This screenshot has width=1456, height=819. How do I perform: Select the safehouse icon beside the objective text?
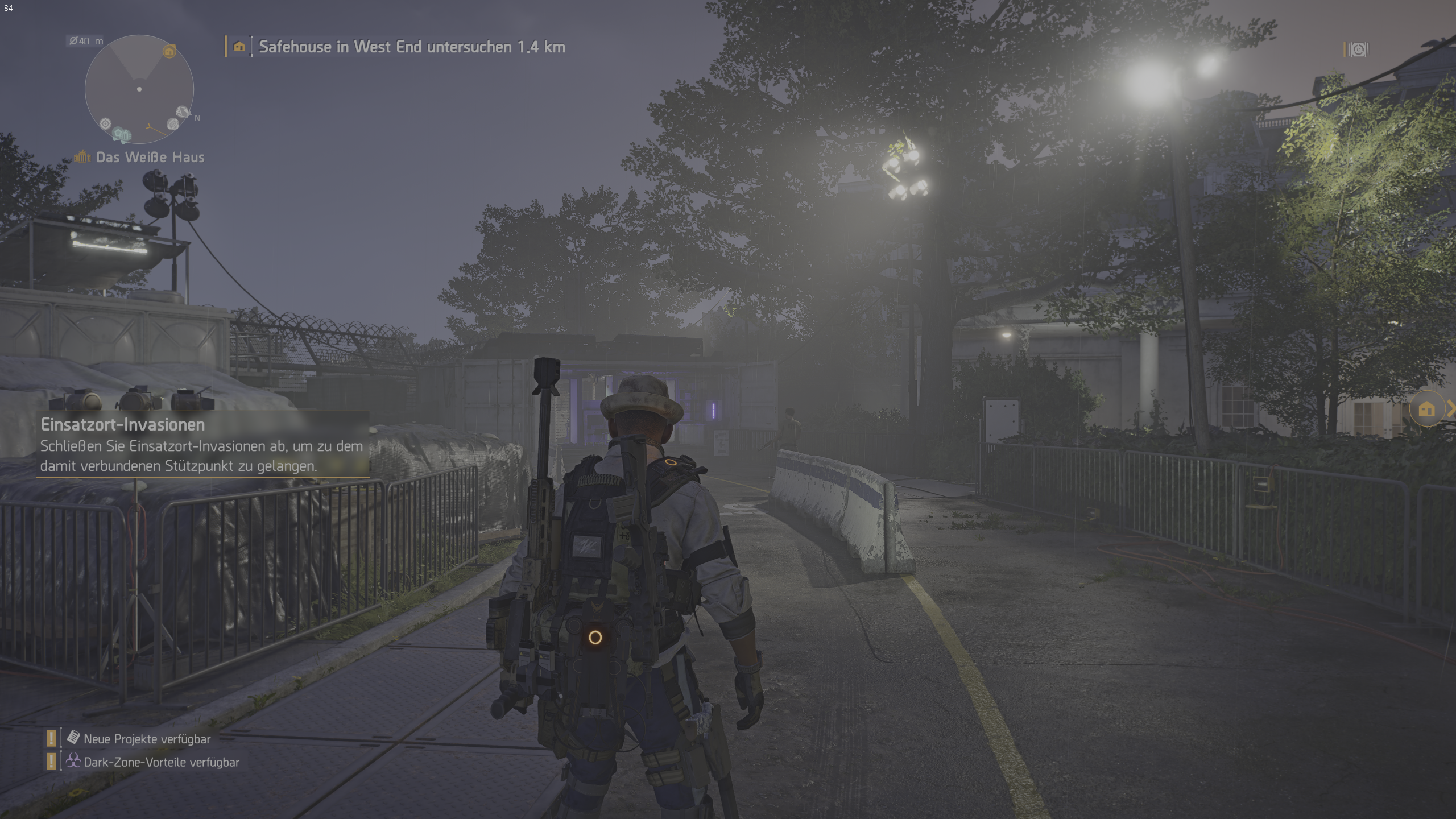(x=238, y=47)
